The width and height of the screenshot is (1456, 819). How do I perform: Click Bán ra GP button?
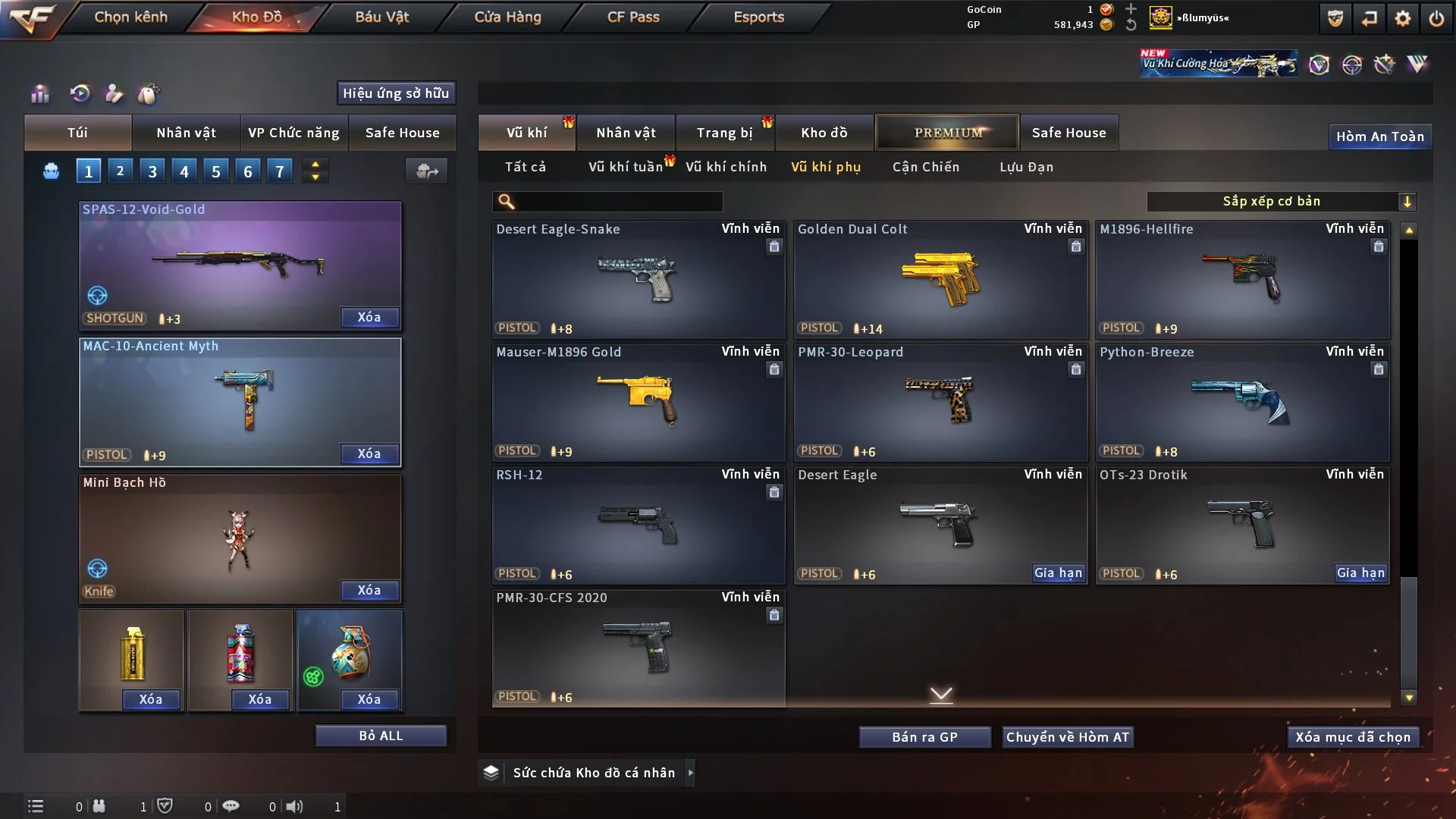(x=924, y=737)
